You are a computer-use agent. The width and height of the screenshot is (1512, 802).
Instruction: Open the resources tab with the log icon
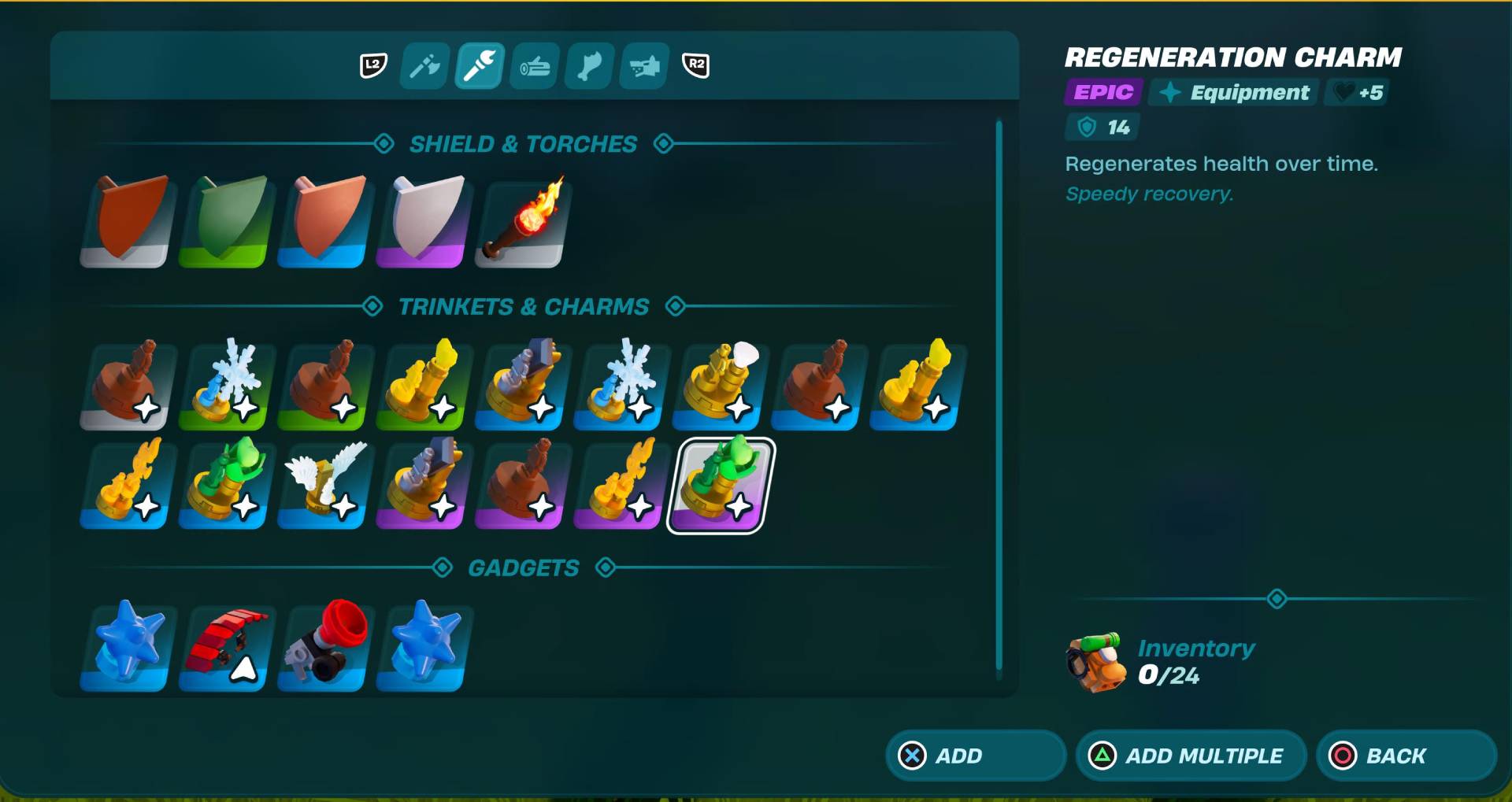click(x=533, y=65)
